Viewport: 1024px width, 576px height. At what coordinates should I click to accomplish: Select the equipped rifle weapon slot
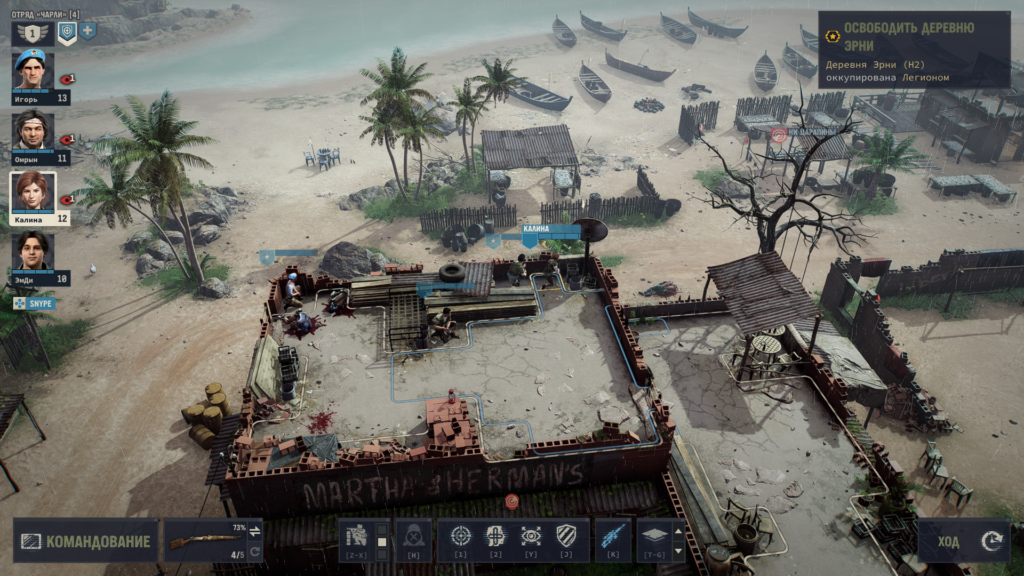[203, 541]
